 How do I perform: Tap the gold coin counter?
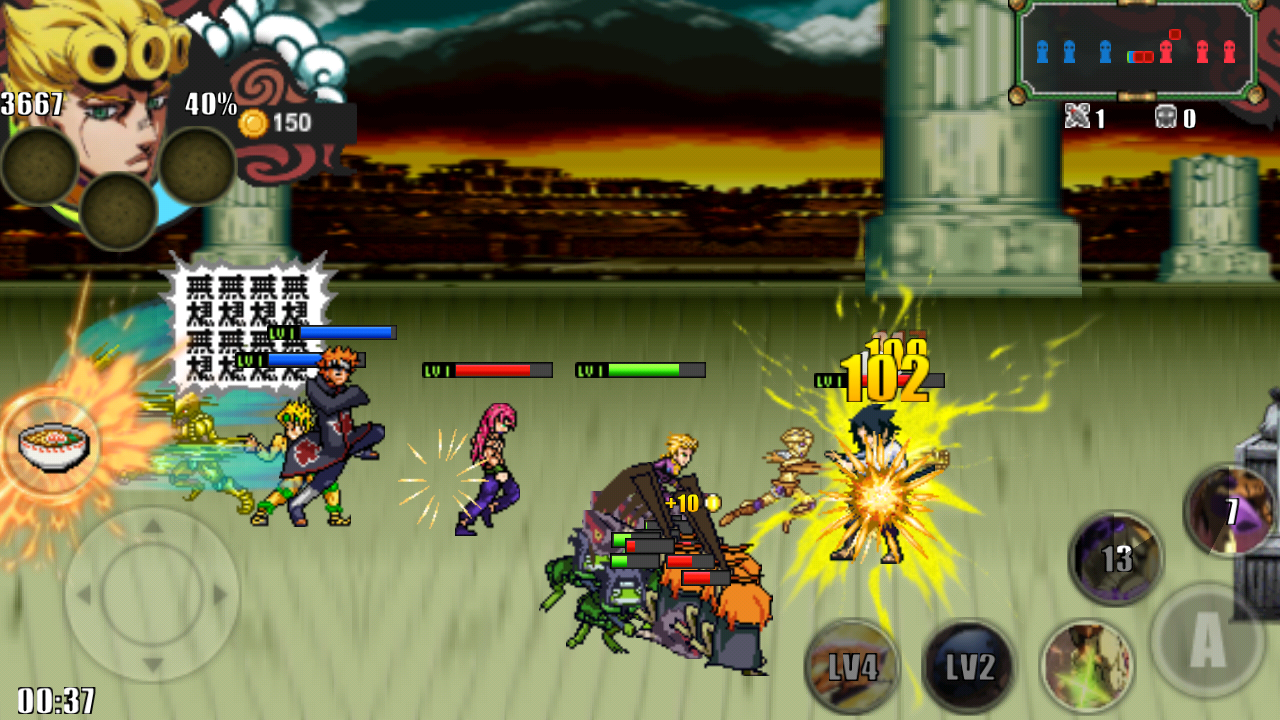pos(278,123)
